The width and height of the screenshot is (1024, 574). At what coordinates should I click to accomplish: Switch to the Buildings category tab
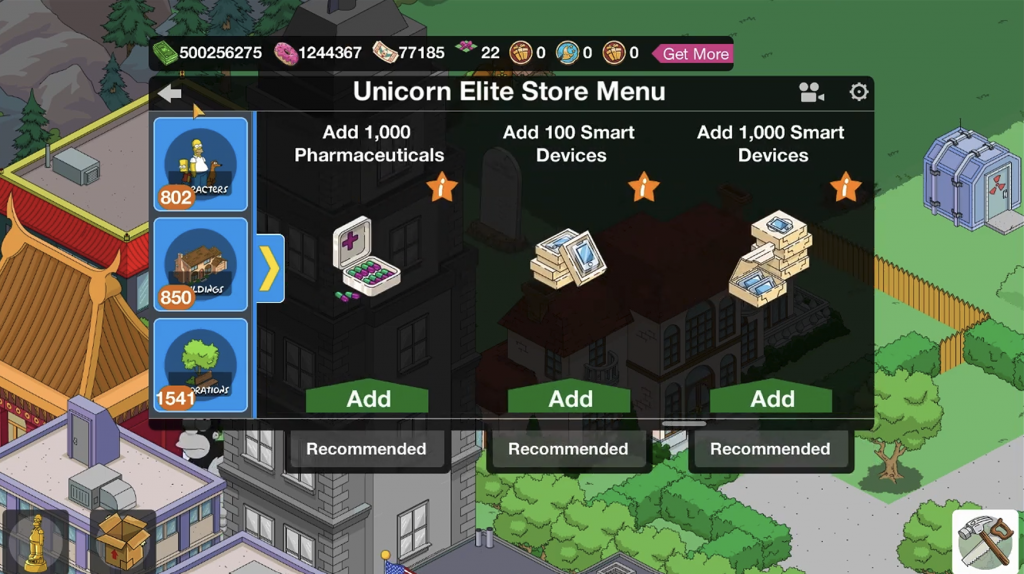pyautogui.click(x=200, y=265)
